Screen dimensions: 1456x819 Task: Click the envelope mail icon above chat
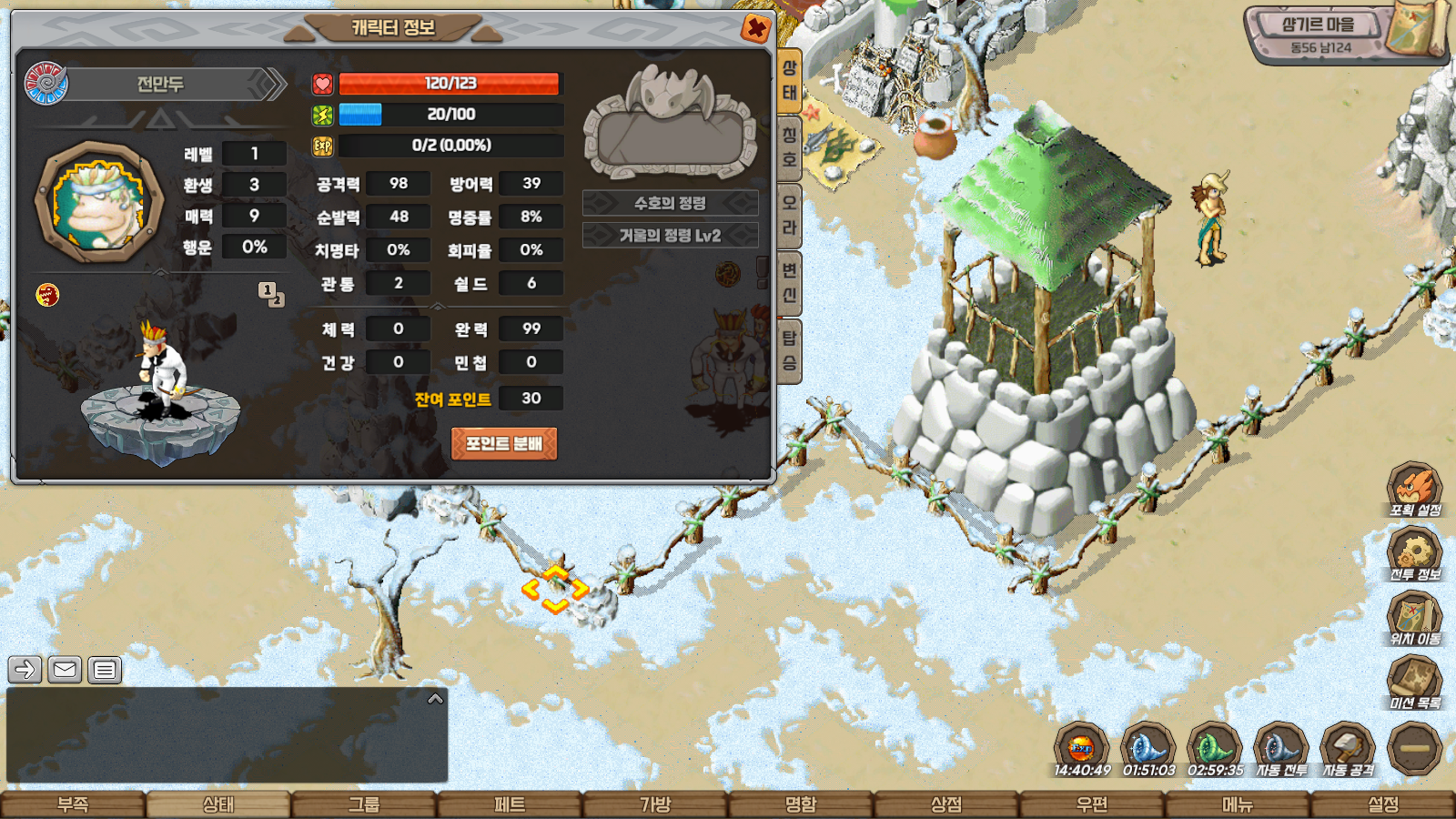click(65, 671)
